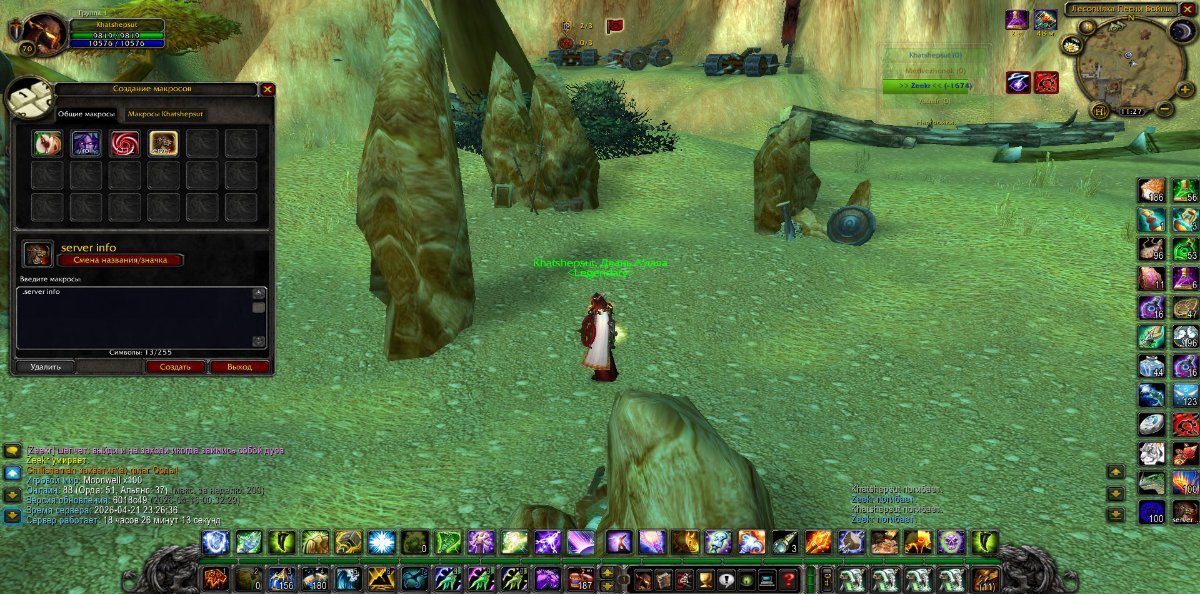The height and width of the screenshot is (594, 1200).
Task: Open the red question mark help button
Action: (x=789, y=580)
